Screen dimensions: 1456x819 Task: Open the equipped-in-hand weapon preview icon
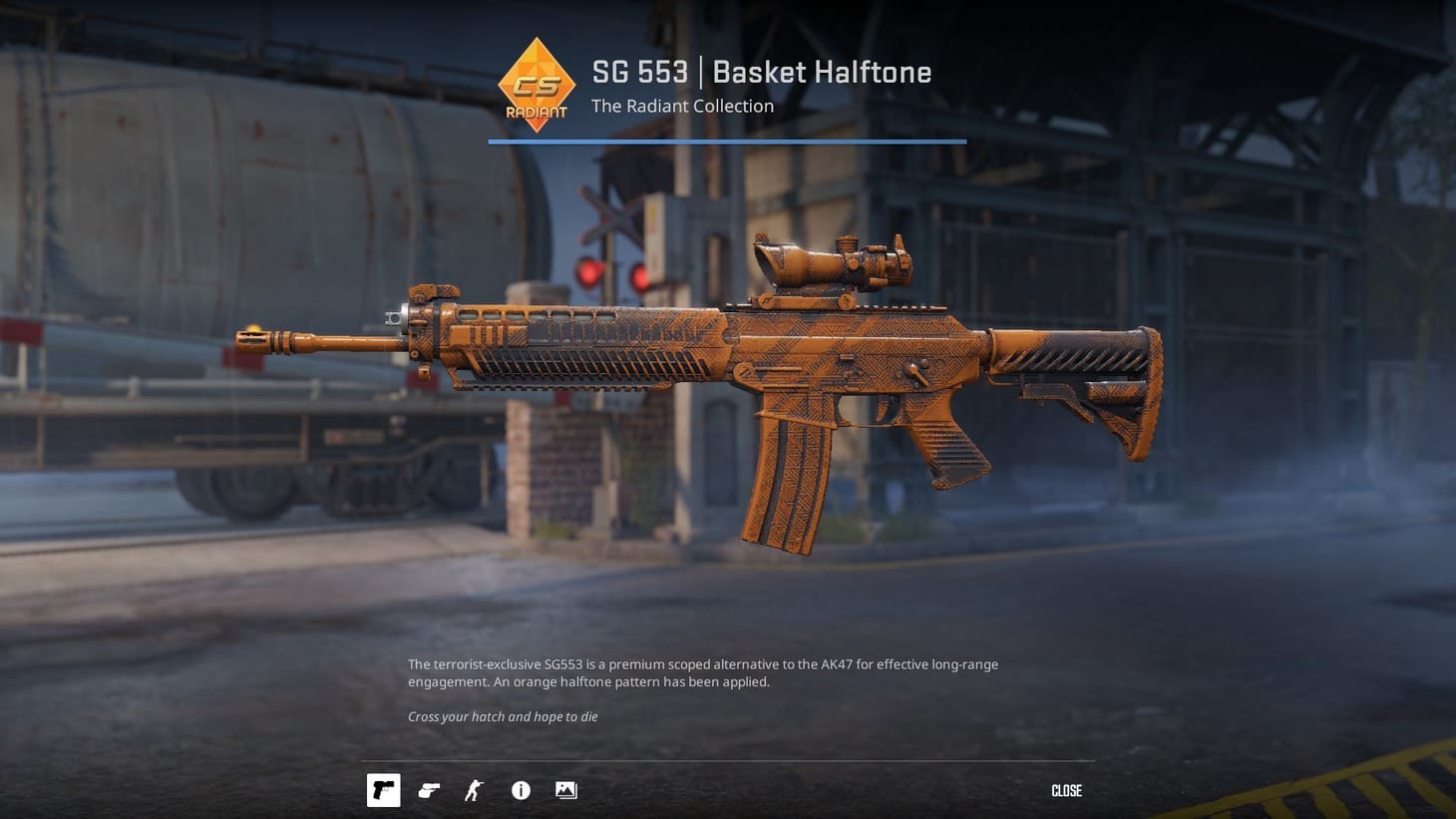click(429, 790)
